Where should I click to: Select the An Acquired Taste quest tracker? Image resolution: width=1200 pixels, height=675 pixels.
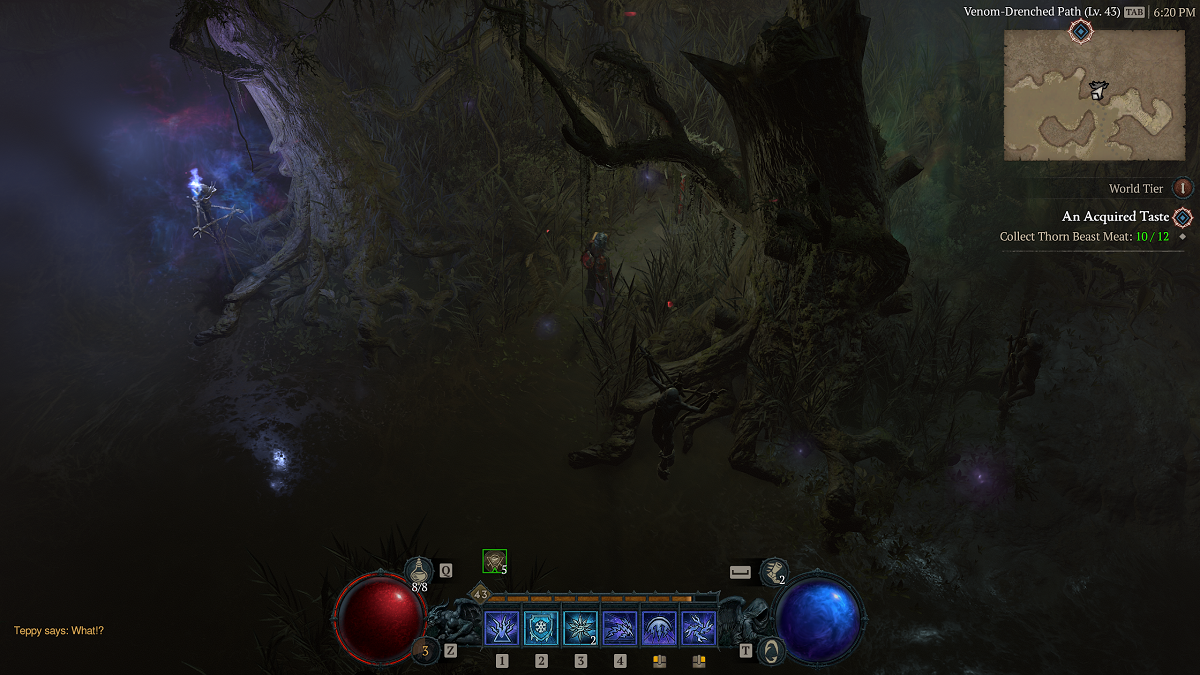[x=1114, y=216]
